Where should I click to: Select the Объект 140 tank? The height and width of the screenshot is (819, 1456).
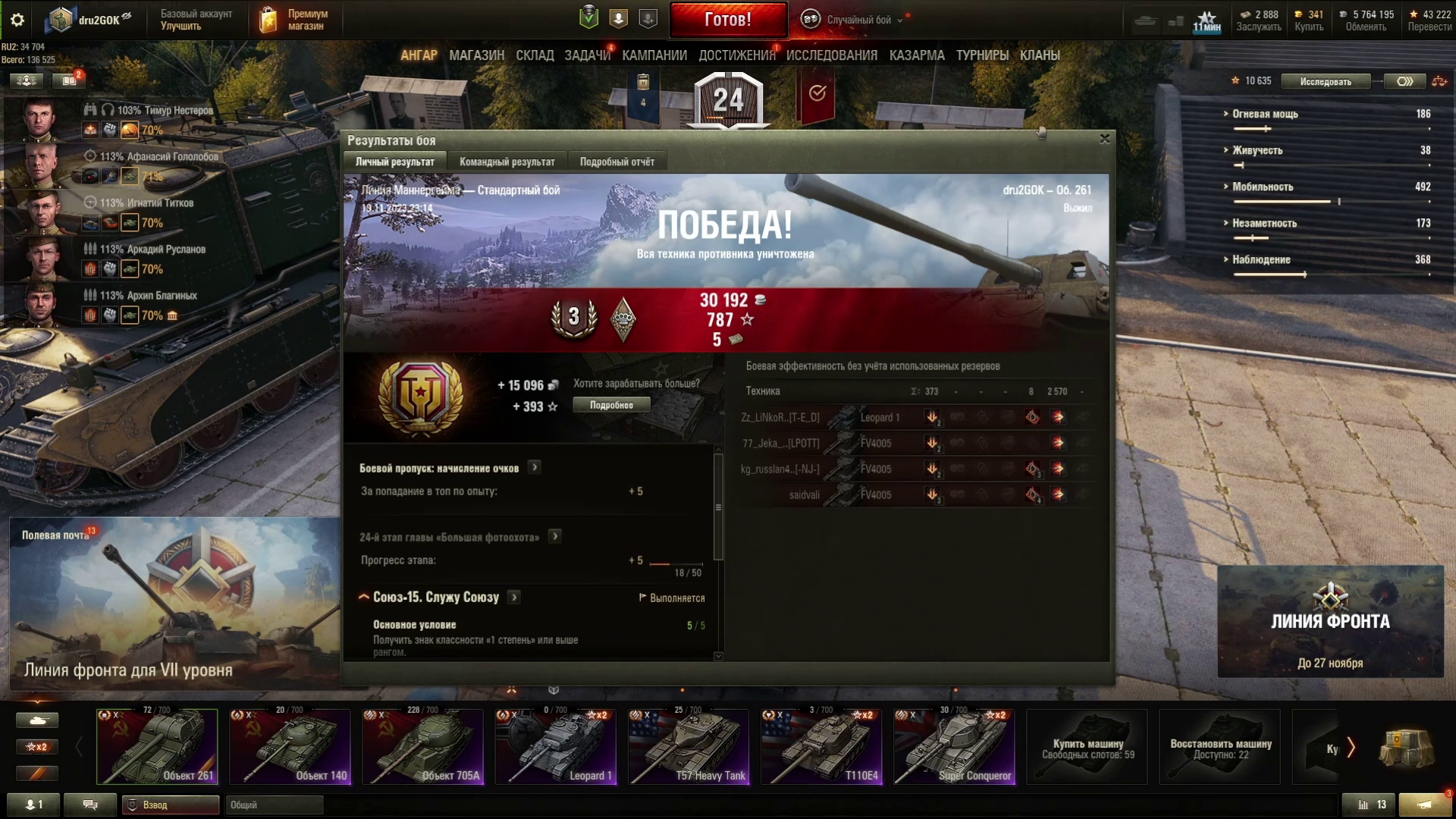290,747
